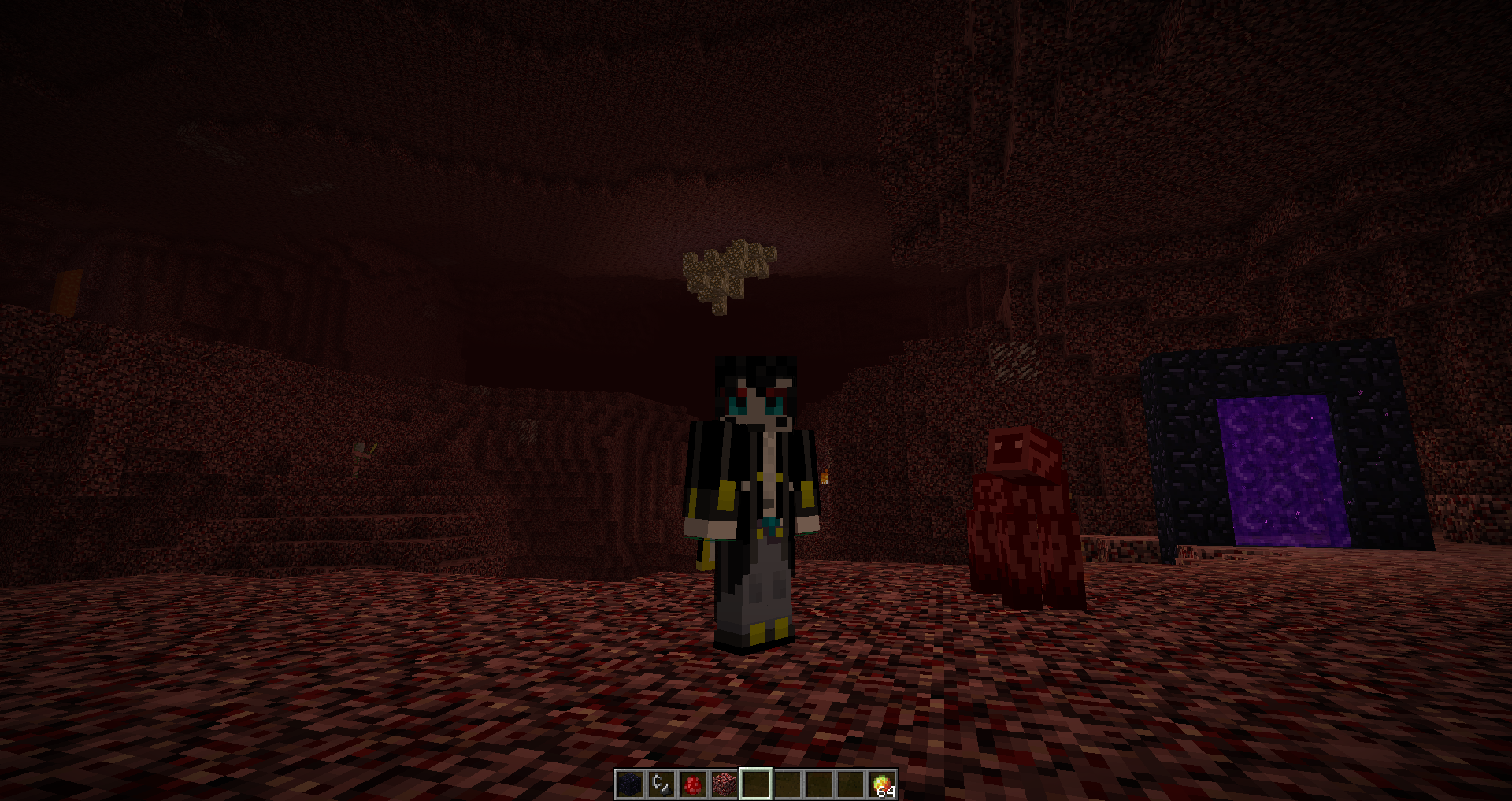The height and width of the screenshot is (801, 1512).
Task: Click the second empty hotbar slot
Action: click(x=786, y=785)
